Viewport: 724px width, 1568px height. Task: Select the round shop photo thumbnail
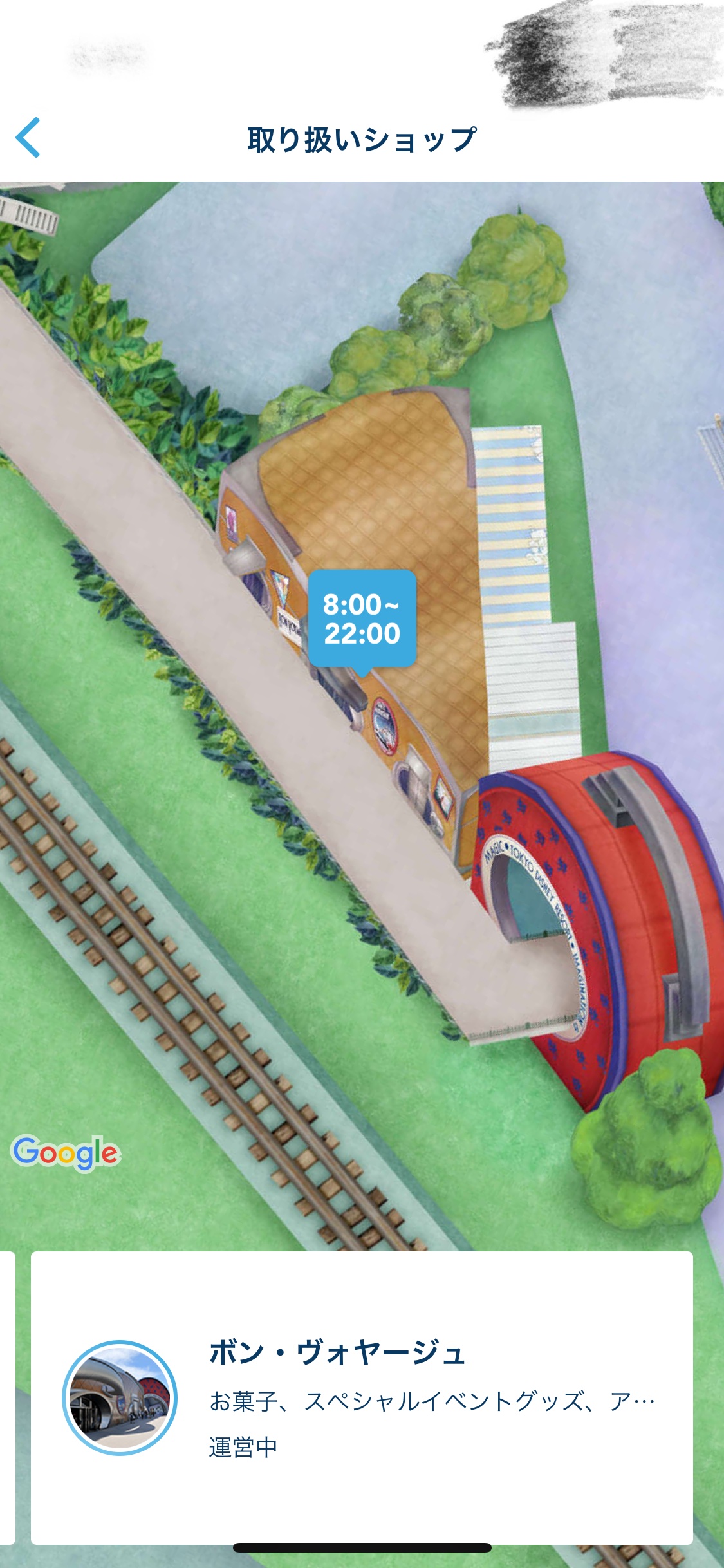click(120, 1398)
